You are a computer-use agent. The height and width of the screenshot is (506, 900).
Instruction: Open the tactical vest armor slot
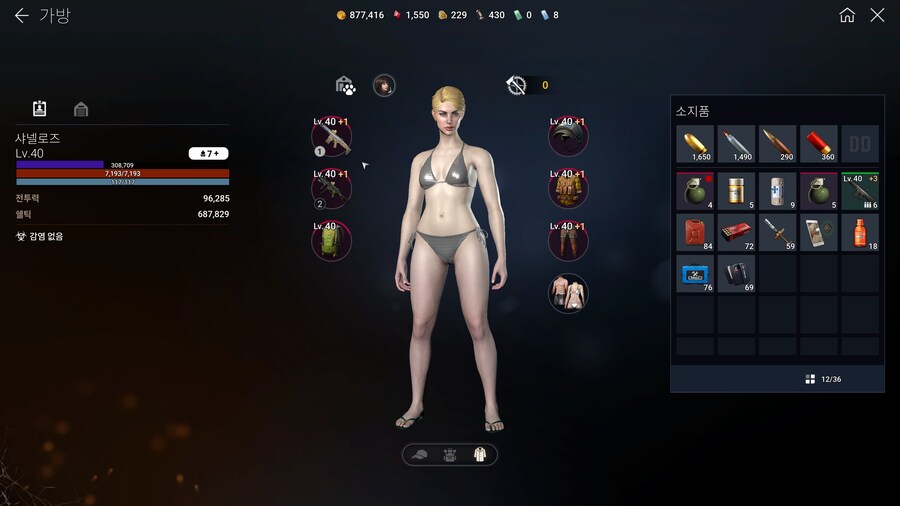(x=568, y=189)
